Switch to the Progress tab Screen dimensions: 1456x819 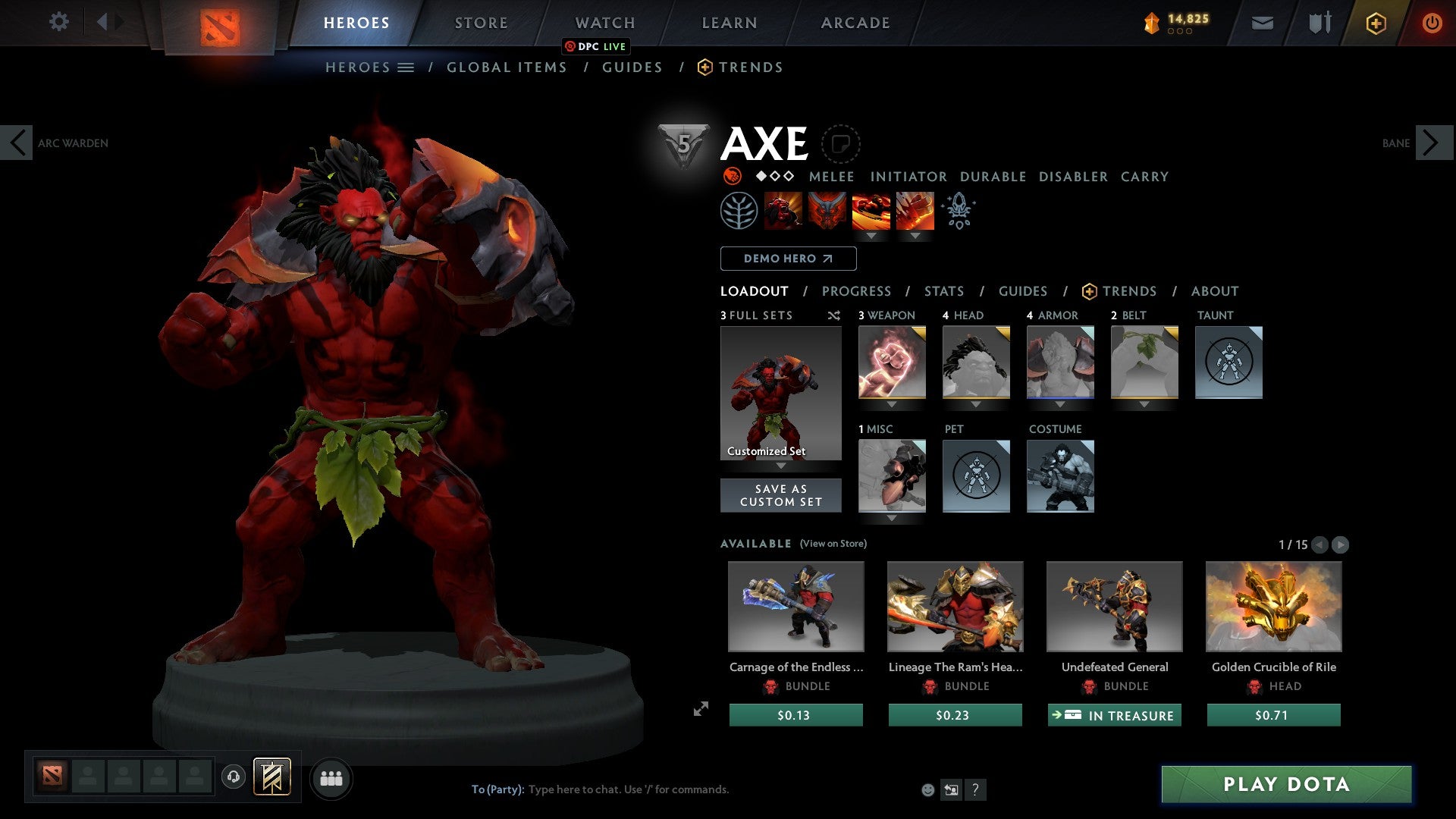pyautogui.click(x=857, y=291)
